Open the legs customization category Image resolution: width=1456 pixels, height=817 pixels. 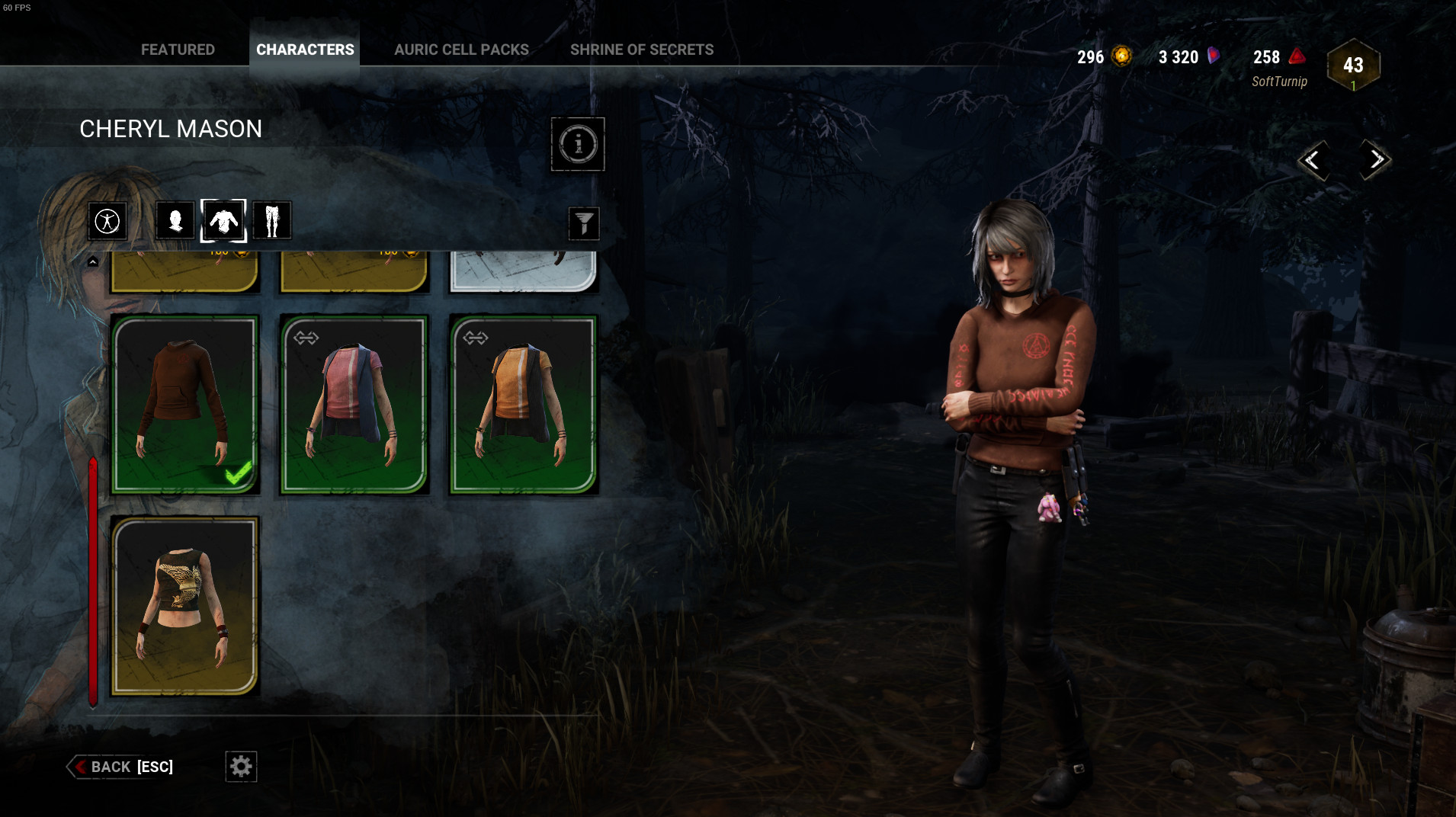[272, 220]
